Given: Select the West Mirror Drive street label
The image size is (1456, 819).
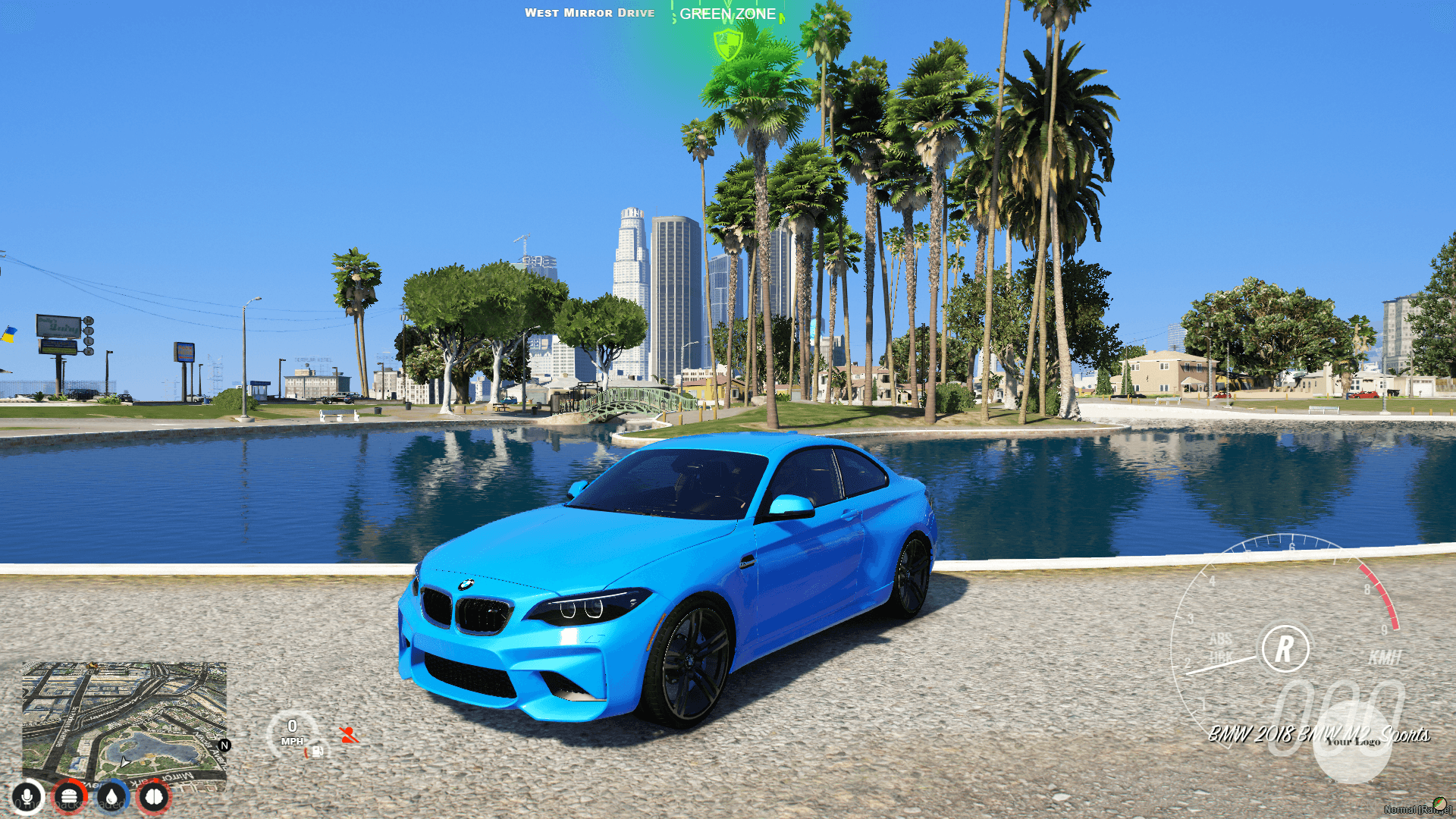Looking at the screenshot, I should 591,12.
